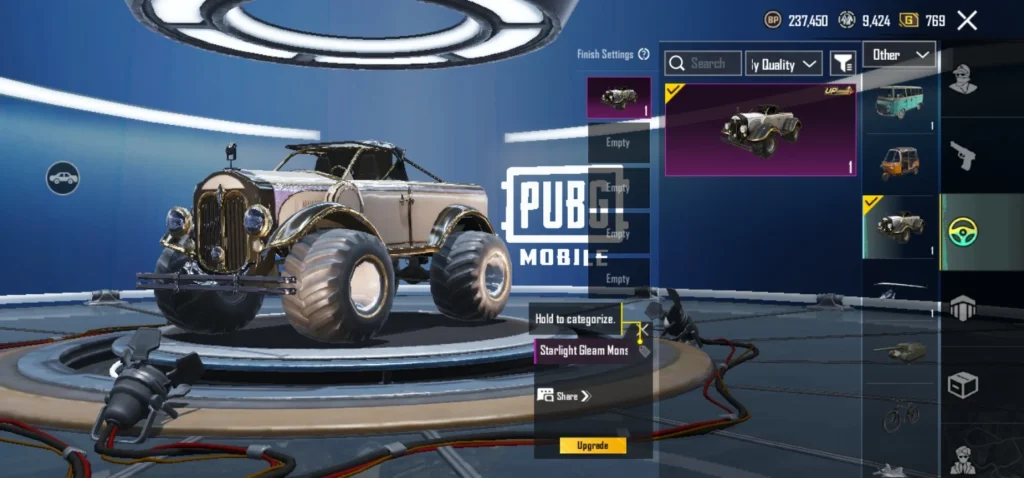The image size is (1024, 478).
Task: Select the large Starlight Gleam car tile
Action: pyautogui.click(x=760, y=129)
